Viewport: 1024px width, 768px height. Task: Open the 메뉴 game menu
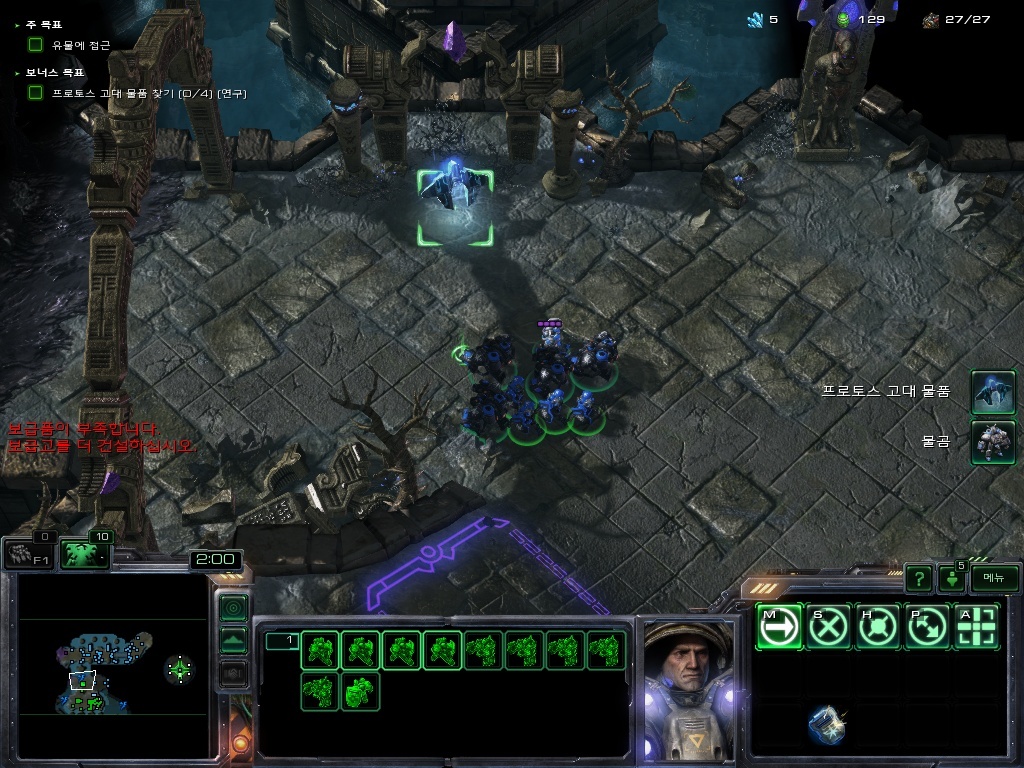(x=994, y=578)
